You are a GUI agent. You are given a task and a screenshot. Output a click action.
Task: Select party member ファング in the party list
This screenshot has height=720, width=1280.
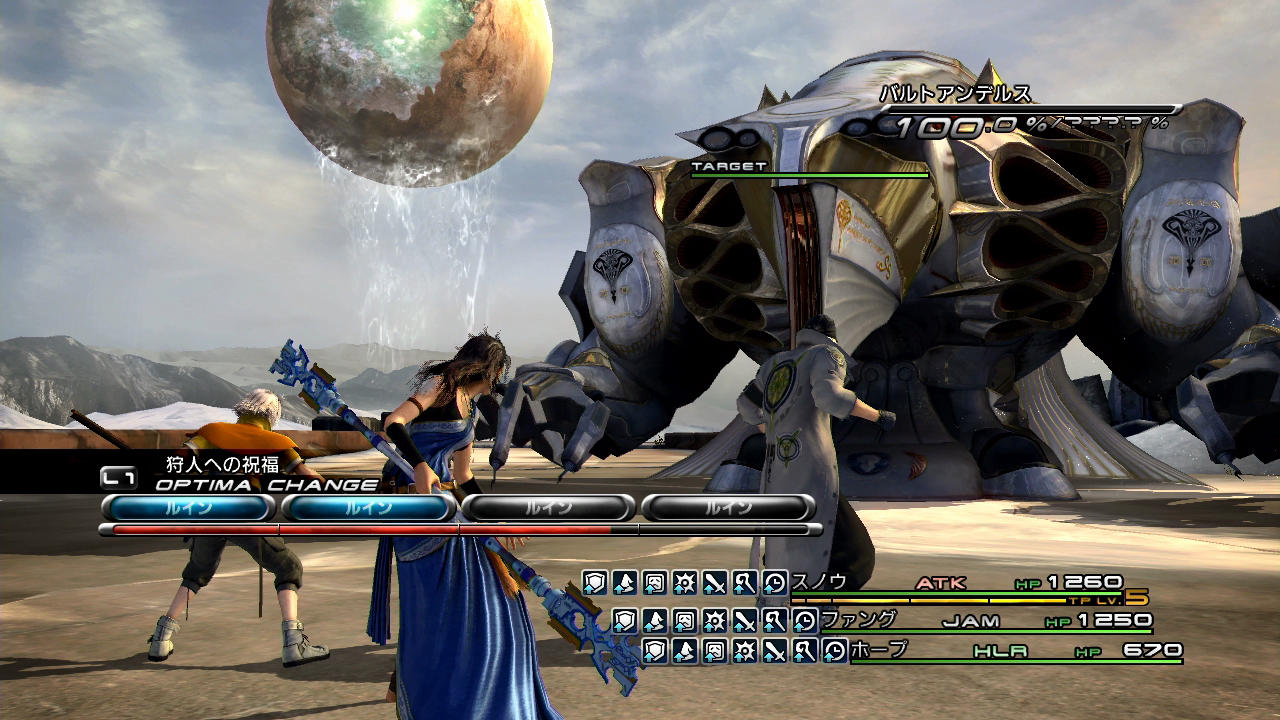(858, 620)
